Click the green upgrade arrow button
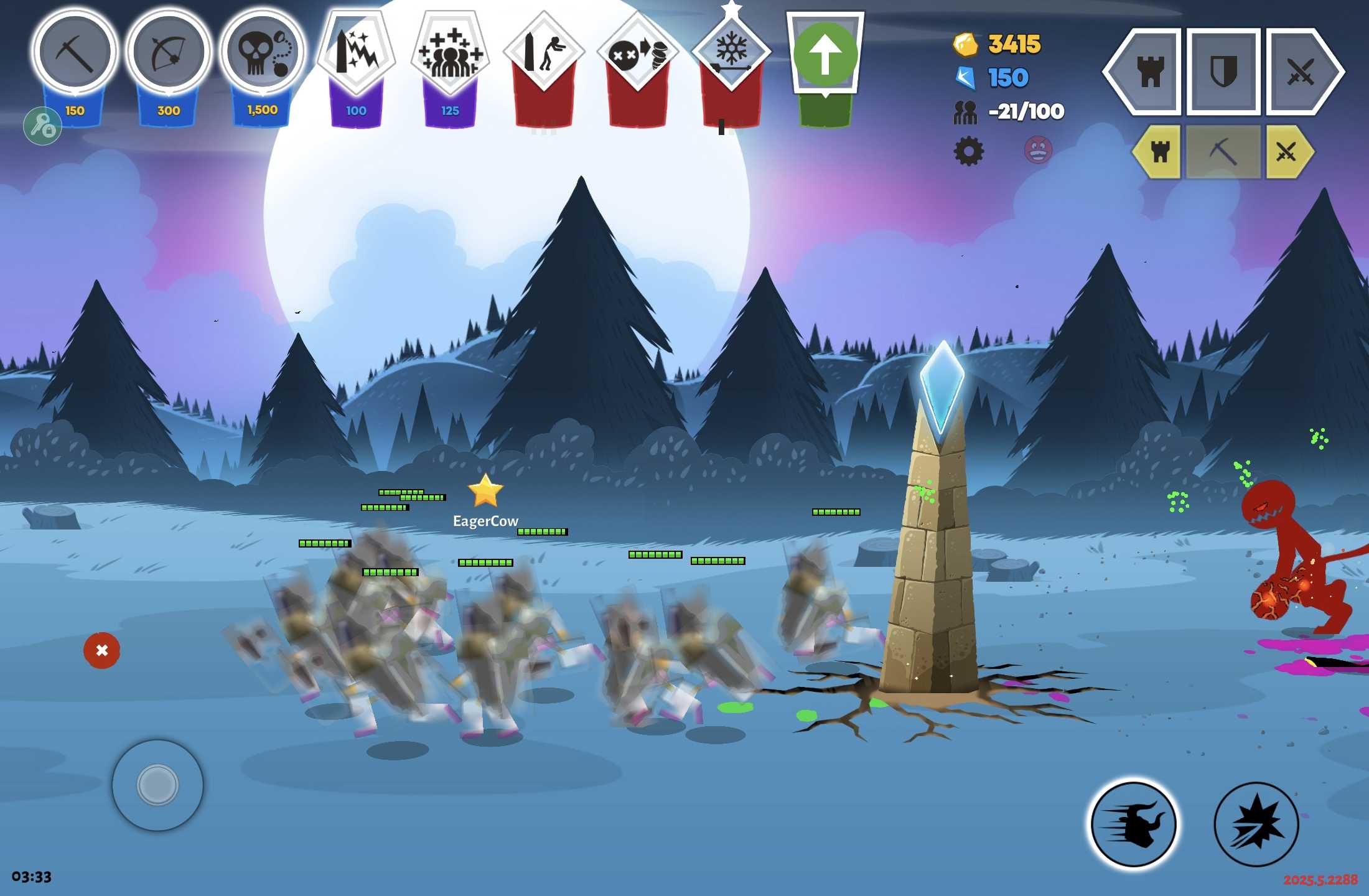Screen dimensions: 1369x896 (x=825, y=55)
